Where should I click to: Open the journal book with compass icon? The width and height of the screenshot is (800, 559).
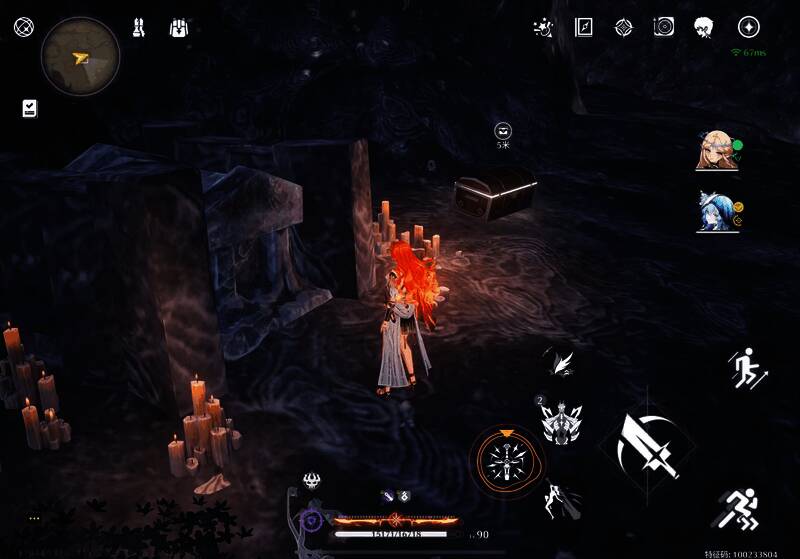click(x=584, y=27)
